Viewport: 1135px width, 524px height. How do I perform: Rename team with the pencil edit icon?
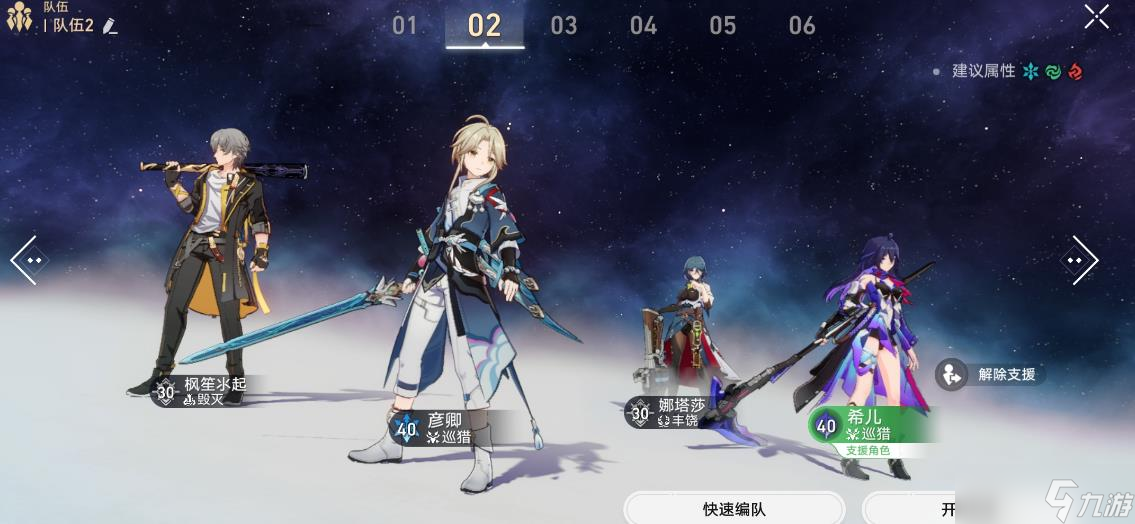(x=110, y=26)
